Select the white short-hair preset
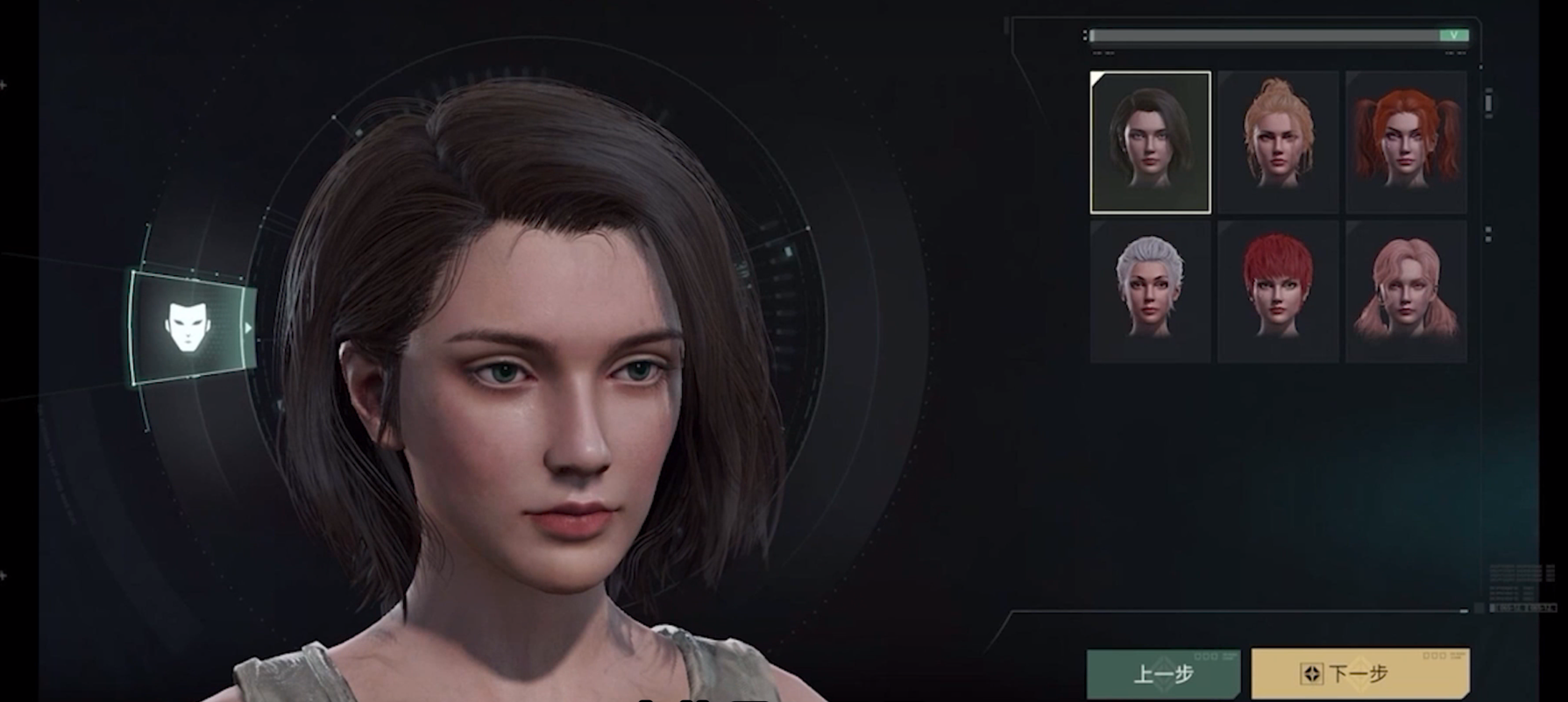The width and height of the screenshot is (1568, 702). coord(1150,291)
